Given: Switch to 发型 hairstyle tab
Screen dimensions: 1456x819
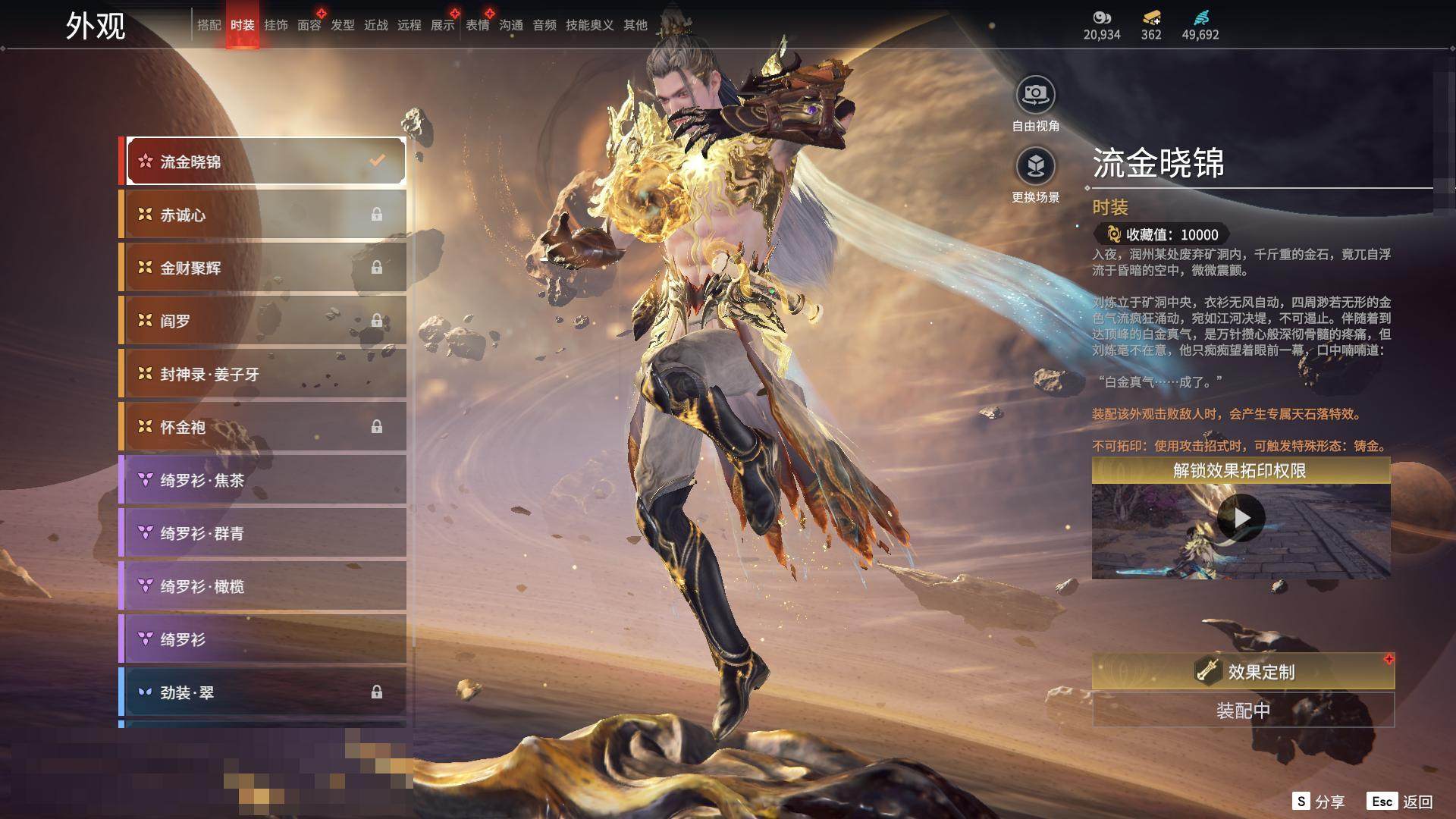Looking at the screenshot, I should pyautogui.click(x=342, y=25).
